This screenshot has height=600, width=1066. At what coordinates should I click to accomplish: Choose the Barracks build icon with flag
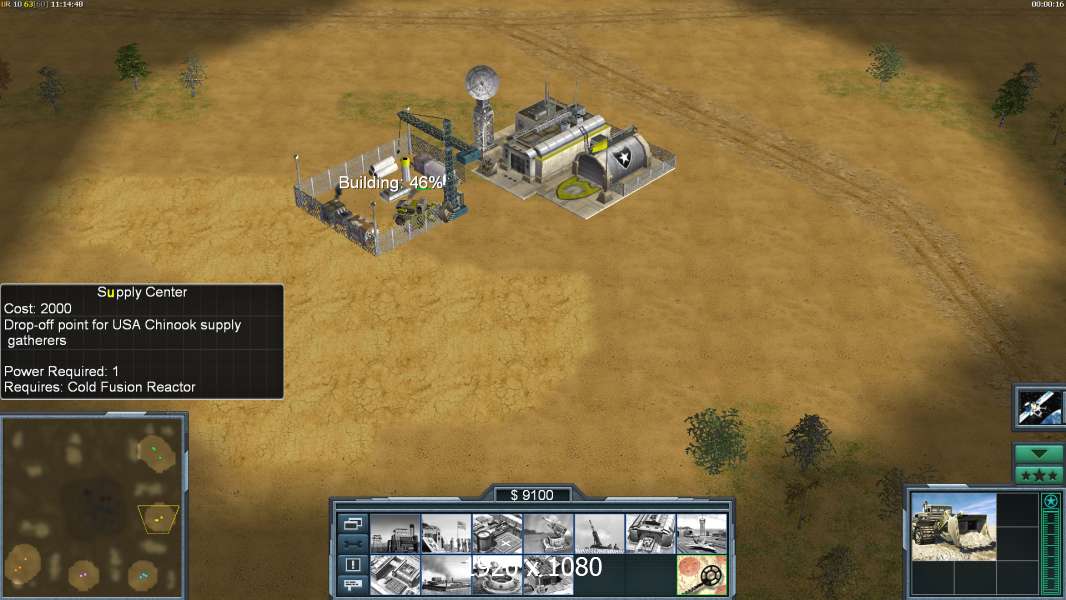coord(446,534)
